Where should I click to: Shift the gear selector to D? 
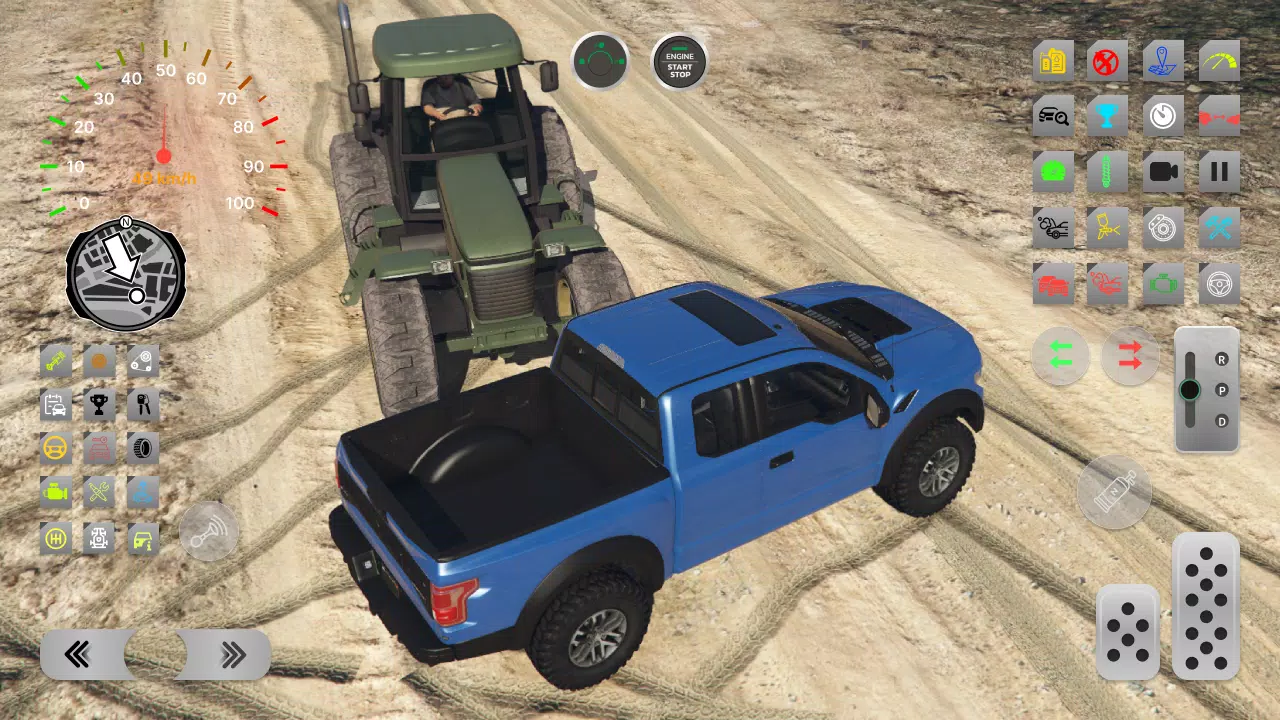[1221, 422]
